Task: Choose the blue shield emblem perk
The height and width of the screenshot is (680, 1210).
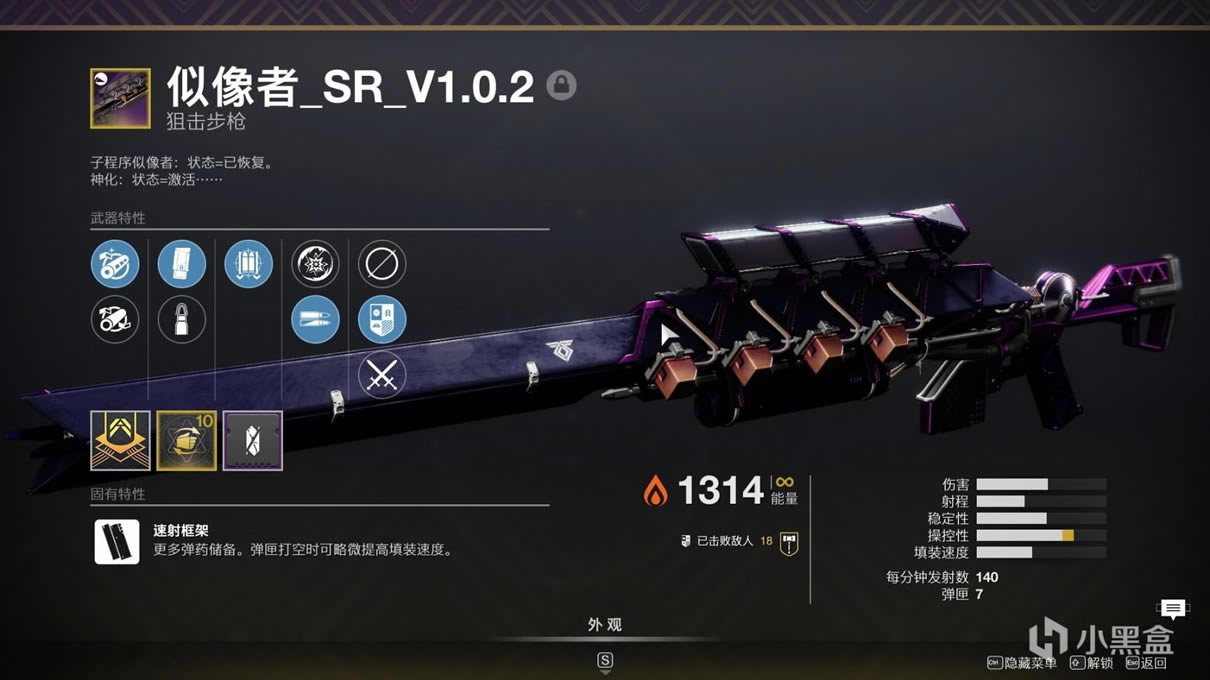Action: coord(382,320)
